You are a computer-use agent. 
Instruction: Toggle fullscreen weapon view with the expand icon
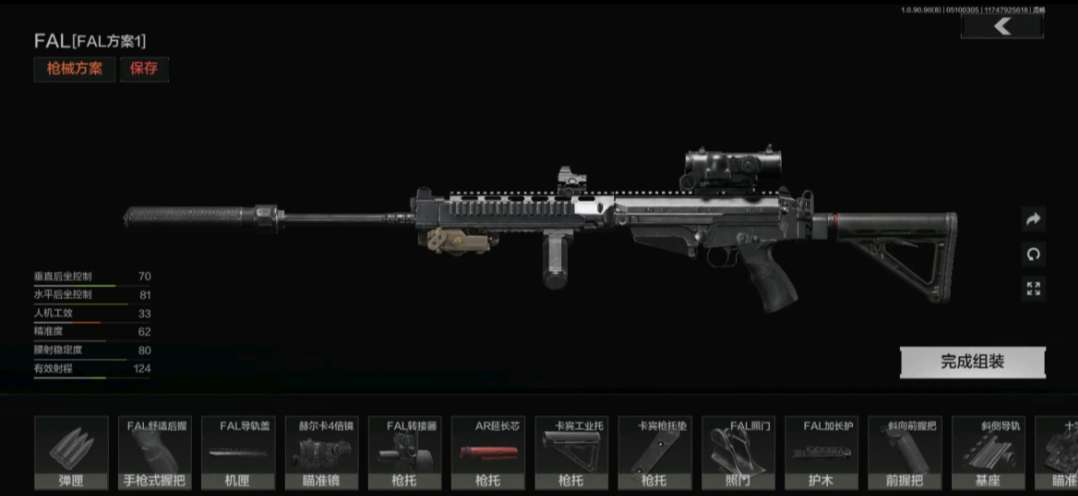point(1034,289)
